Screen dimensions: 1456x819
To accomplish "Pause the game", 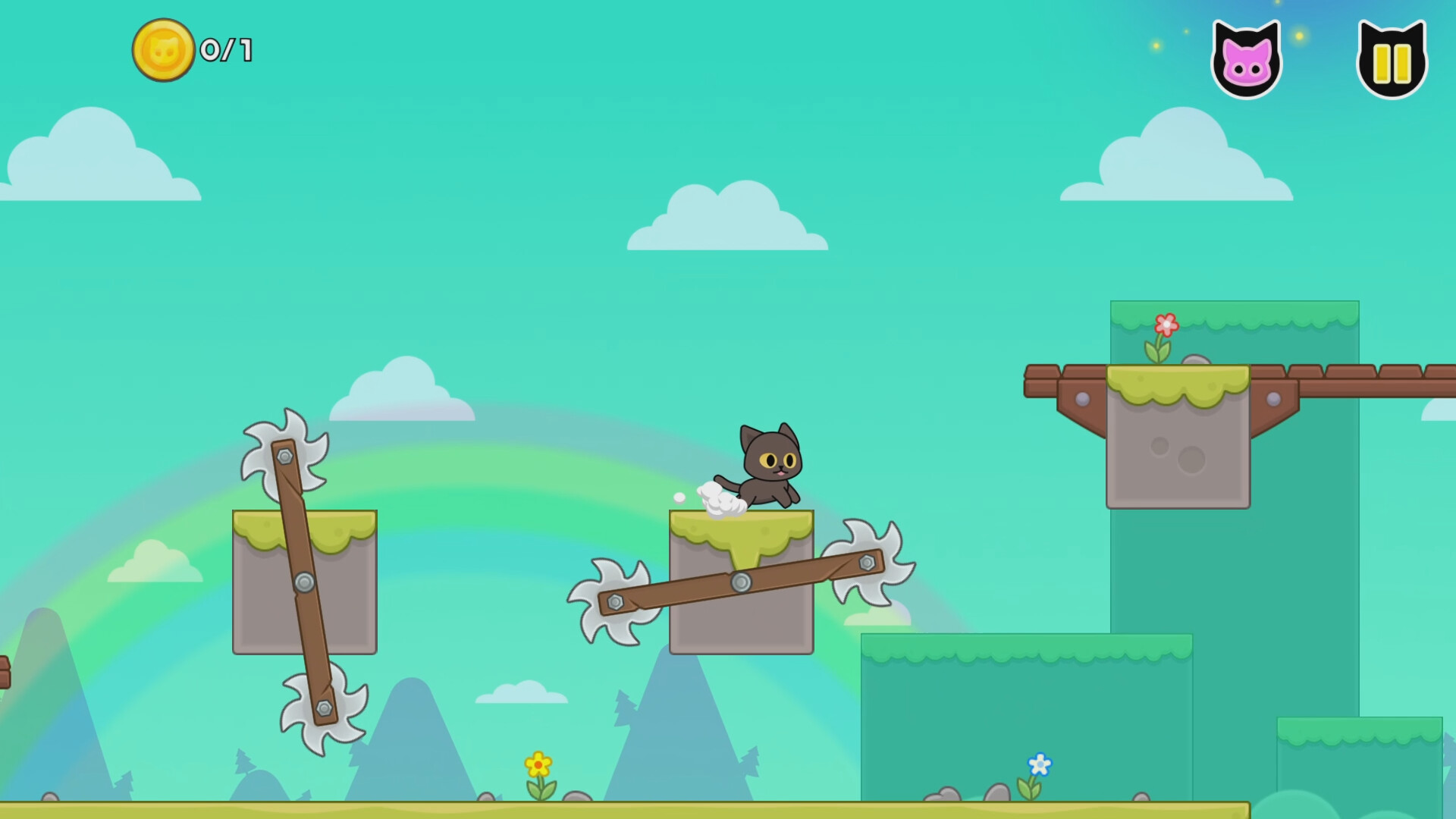I will pyautogui.click(x=1392, y=57).
